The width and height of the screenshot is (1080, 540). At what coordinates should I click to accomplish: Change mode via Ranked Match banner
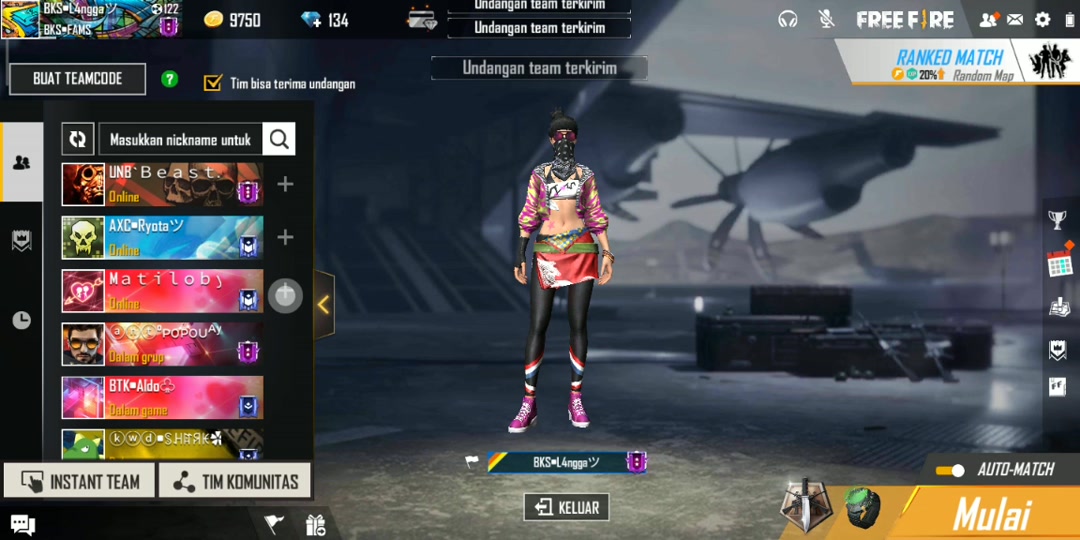tap(952, 63)
